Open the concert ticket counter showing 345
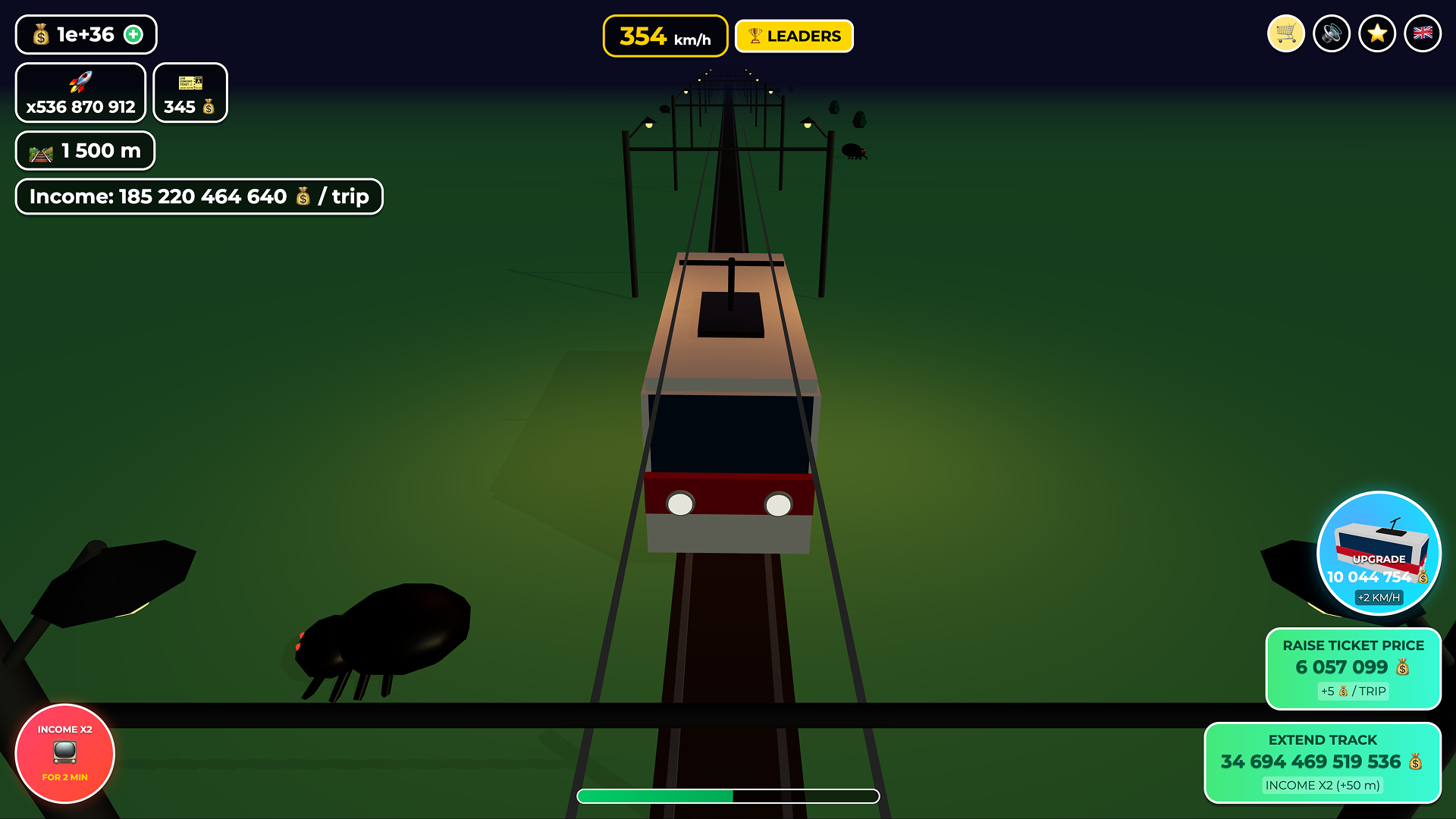Screen dimensions: 1456x819 [x=190, y=93]
